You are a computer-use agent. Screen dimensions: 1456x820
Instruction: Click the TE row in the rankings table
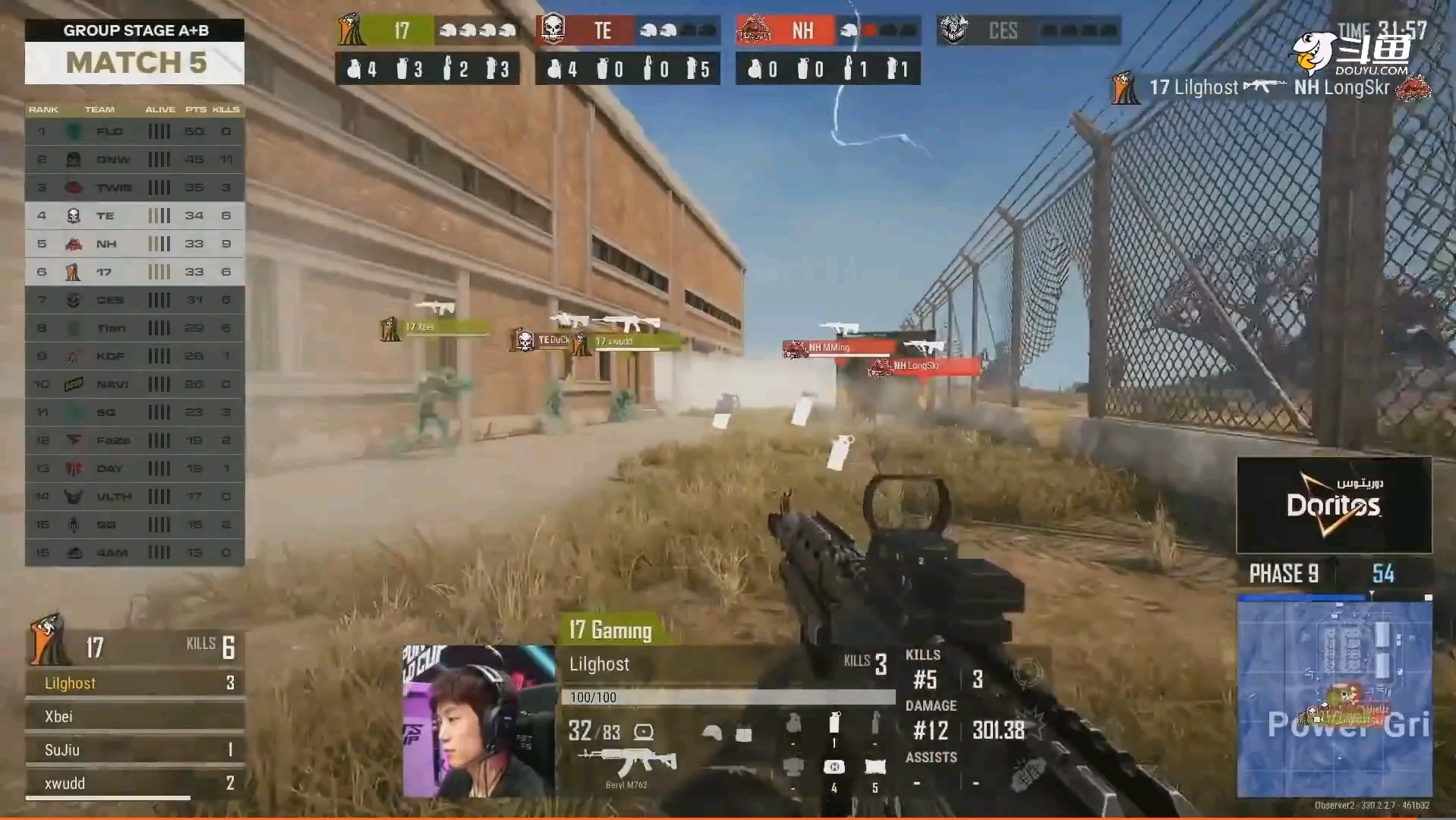[134, 216]
